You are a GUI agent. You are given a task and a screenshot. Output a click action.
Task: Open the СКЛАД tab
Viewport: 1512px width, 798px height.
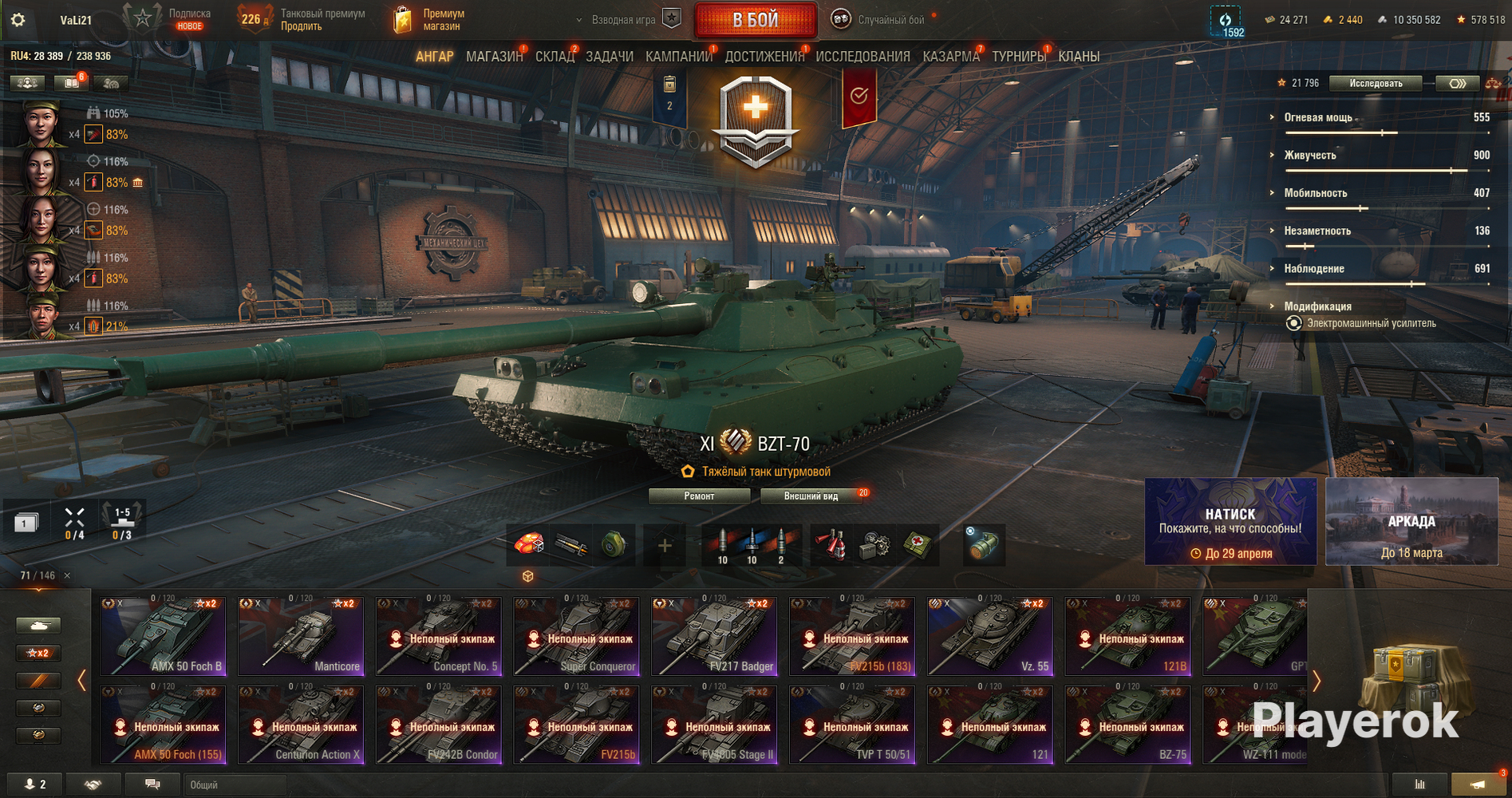point(555,57)
